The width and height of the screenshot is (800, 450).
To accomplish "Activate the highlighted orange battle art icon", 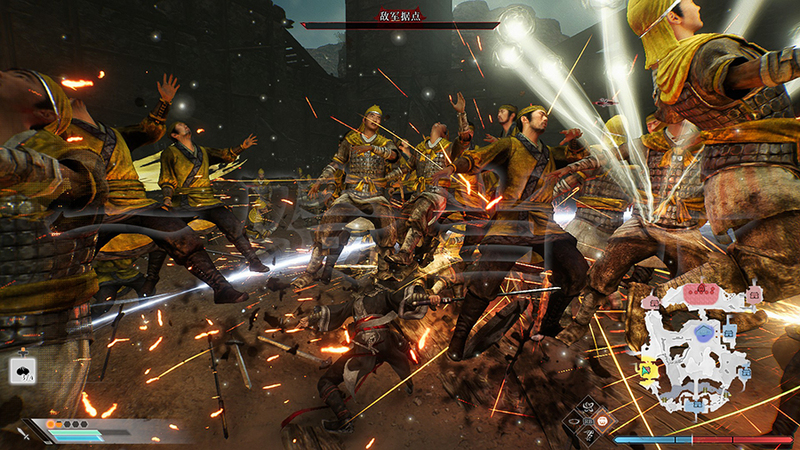I will (602, 421).
